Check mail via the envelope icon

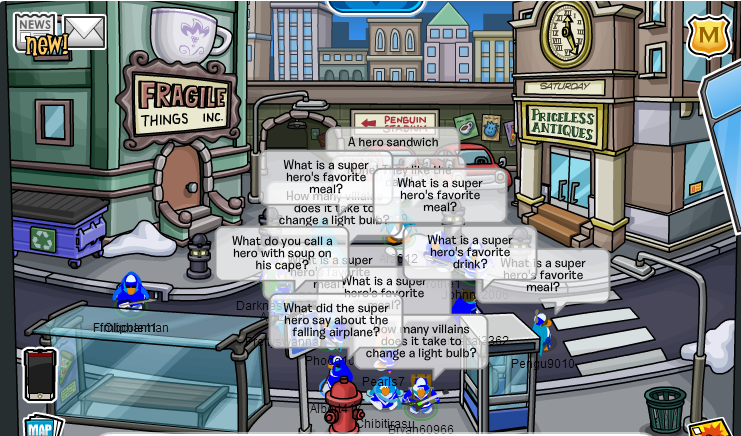pos(85,32)
